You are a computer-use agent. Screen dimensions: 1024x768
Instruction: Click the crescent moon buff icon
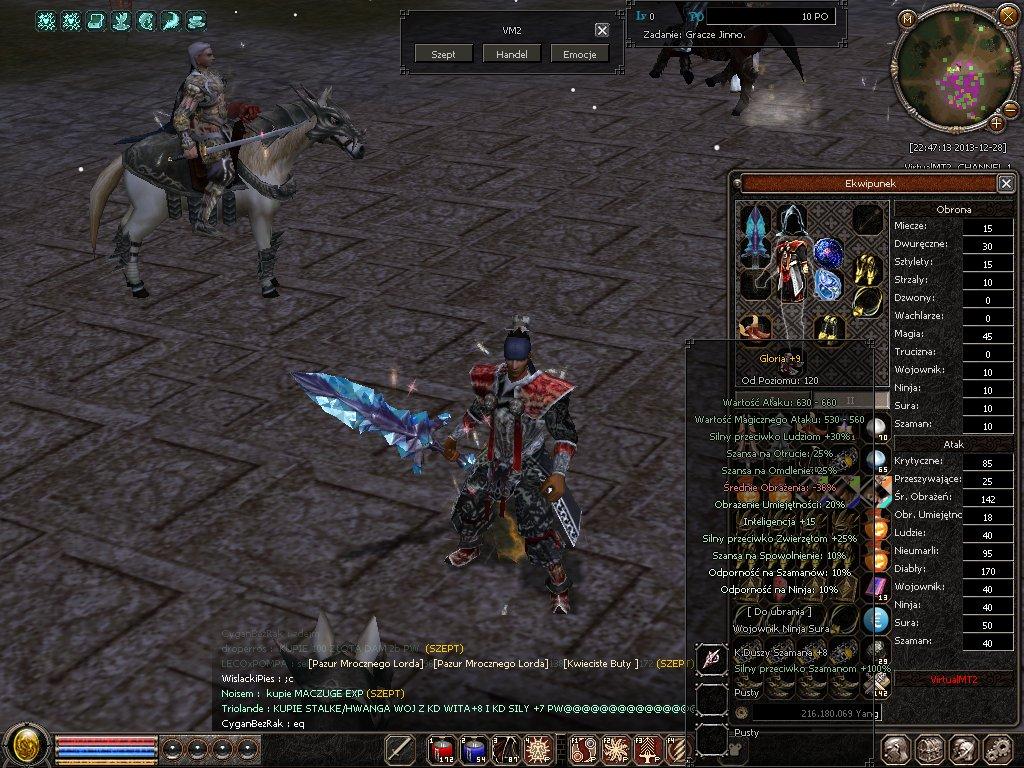click(171, 20)
